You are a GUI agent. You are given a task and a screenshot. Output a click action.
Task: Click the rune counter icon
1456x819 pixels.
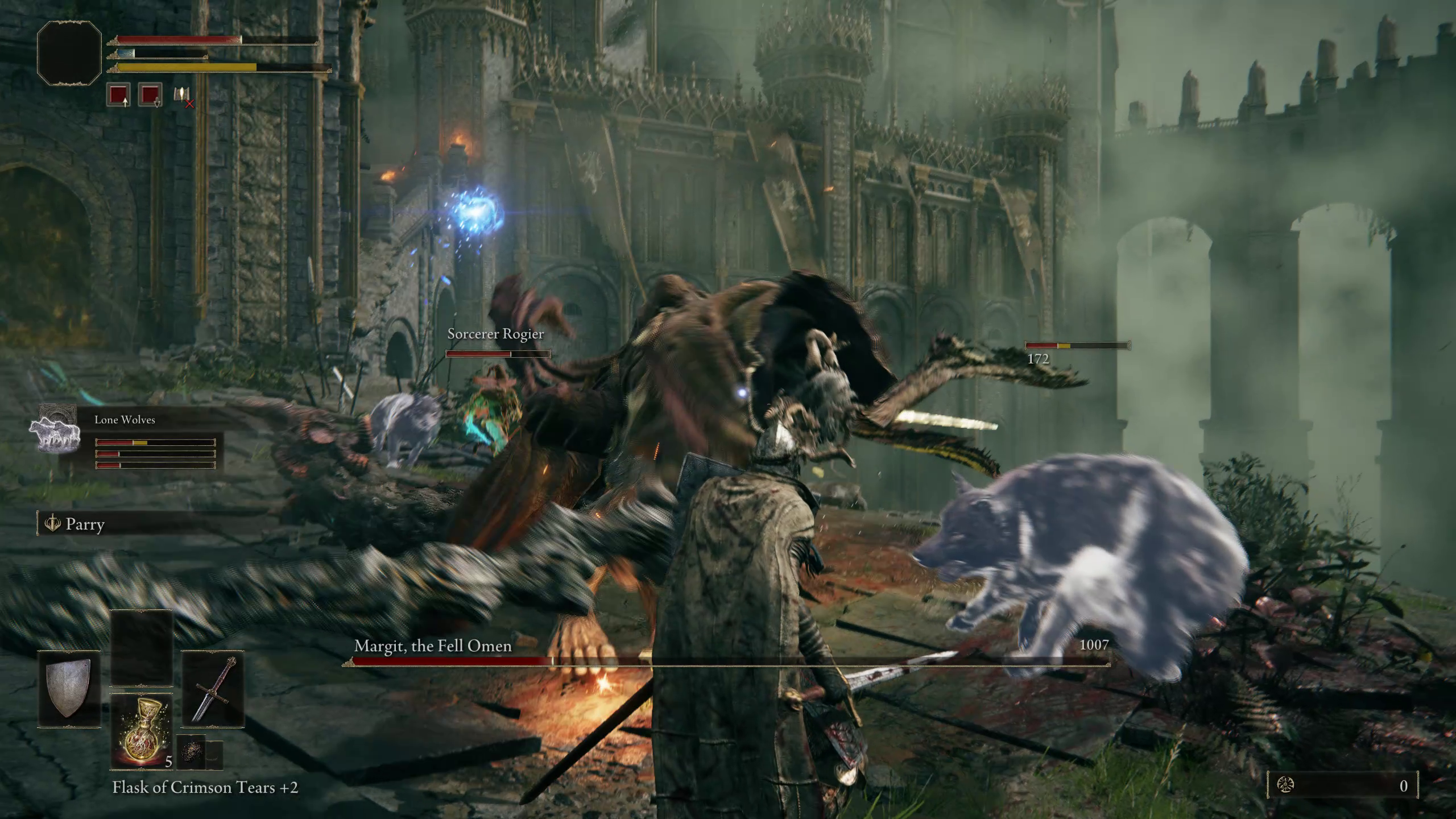(1285, 785)
